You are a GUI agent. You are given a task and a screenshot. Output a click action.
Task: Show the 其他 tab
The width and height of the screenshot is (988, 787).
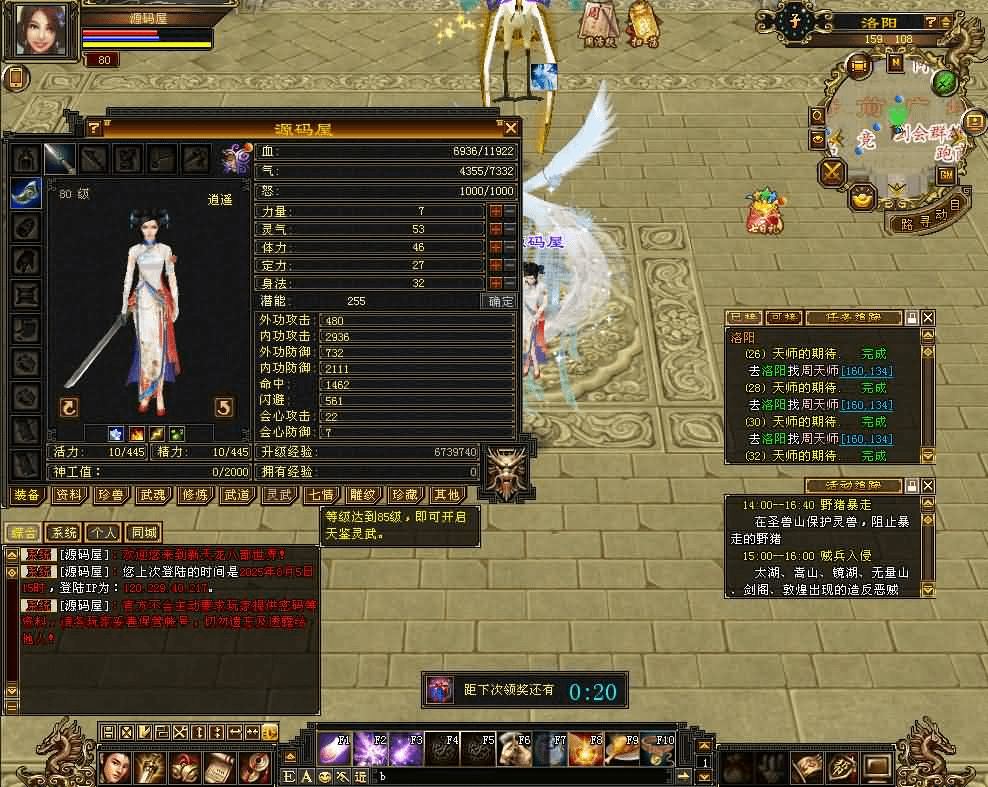point(446,495)
